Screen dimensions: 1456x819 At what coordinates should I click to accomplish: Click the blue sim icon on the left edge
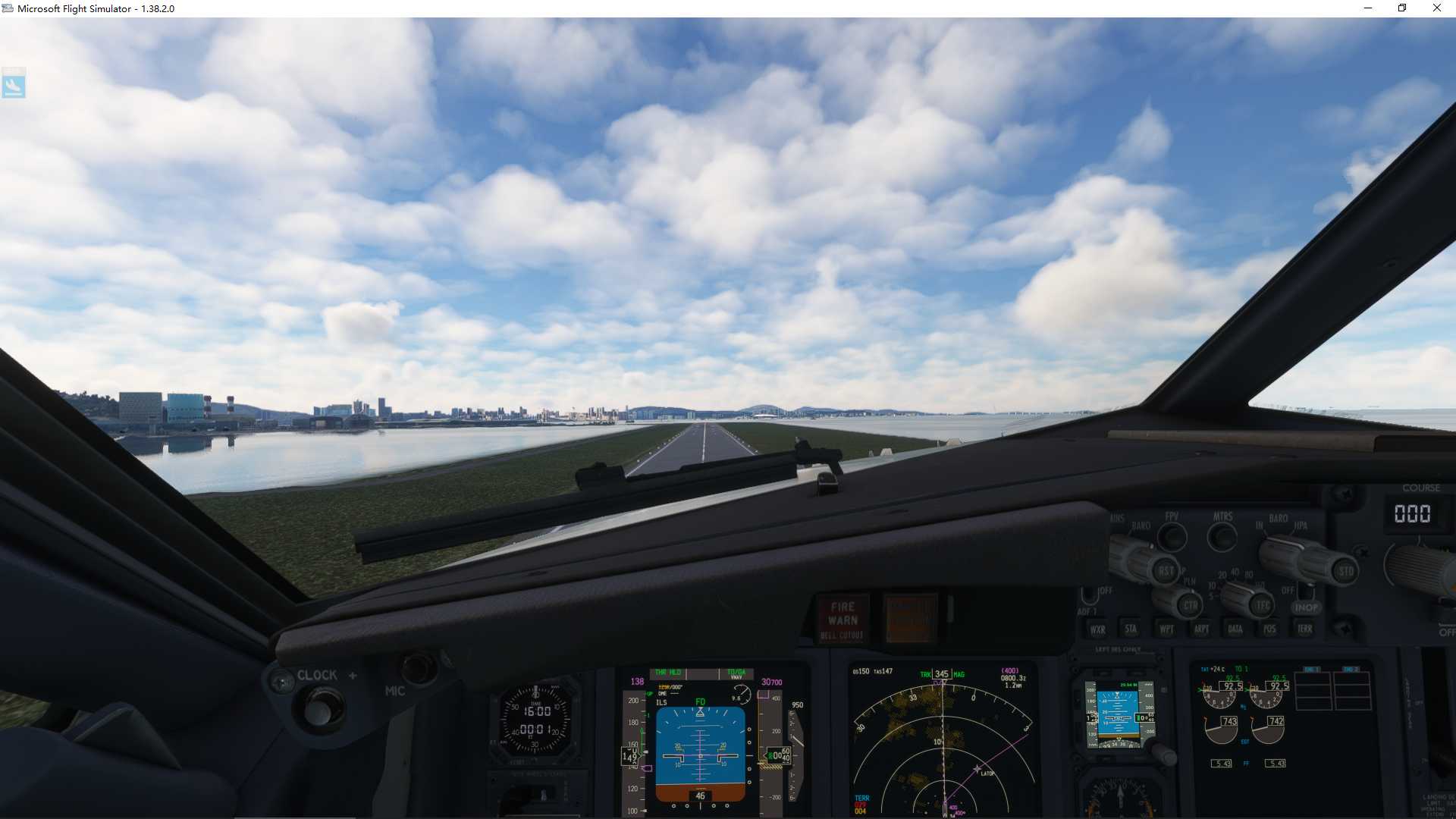tap(15, 83)
